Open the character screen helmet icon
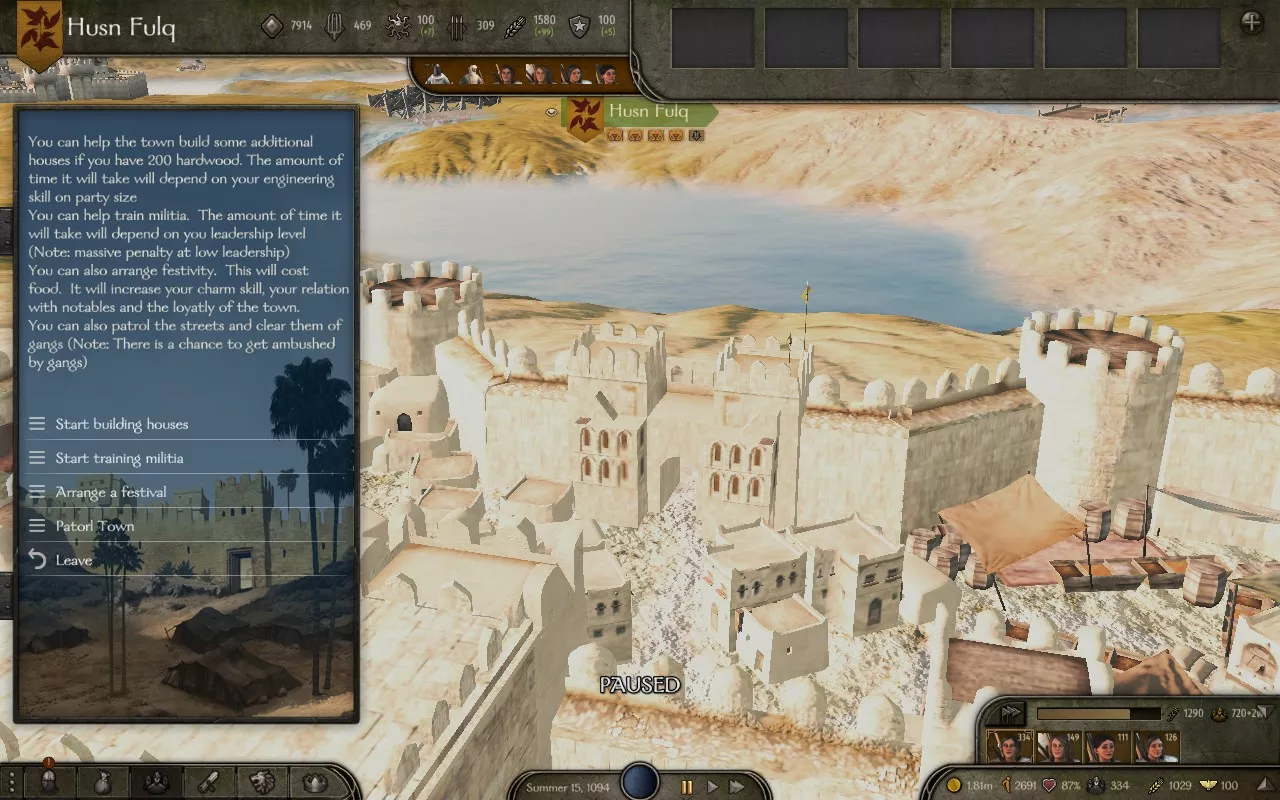 [47, 782]
